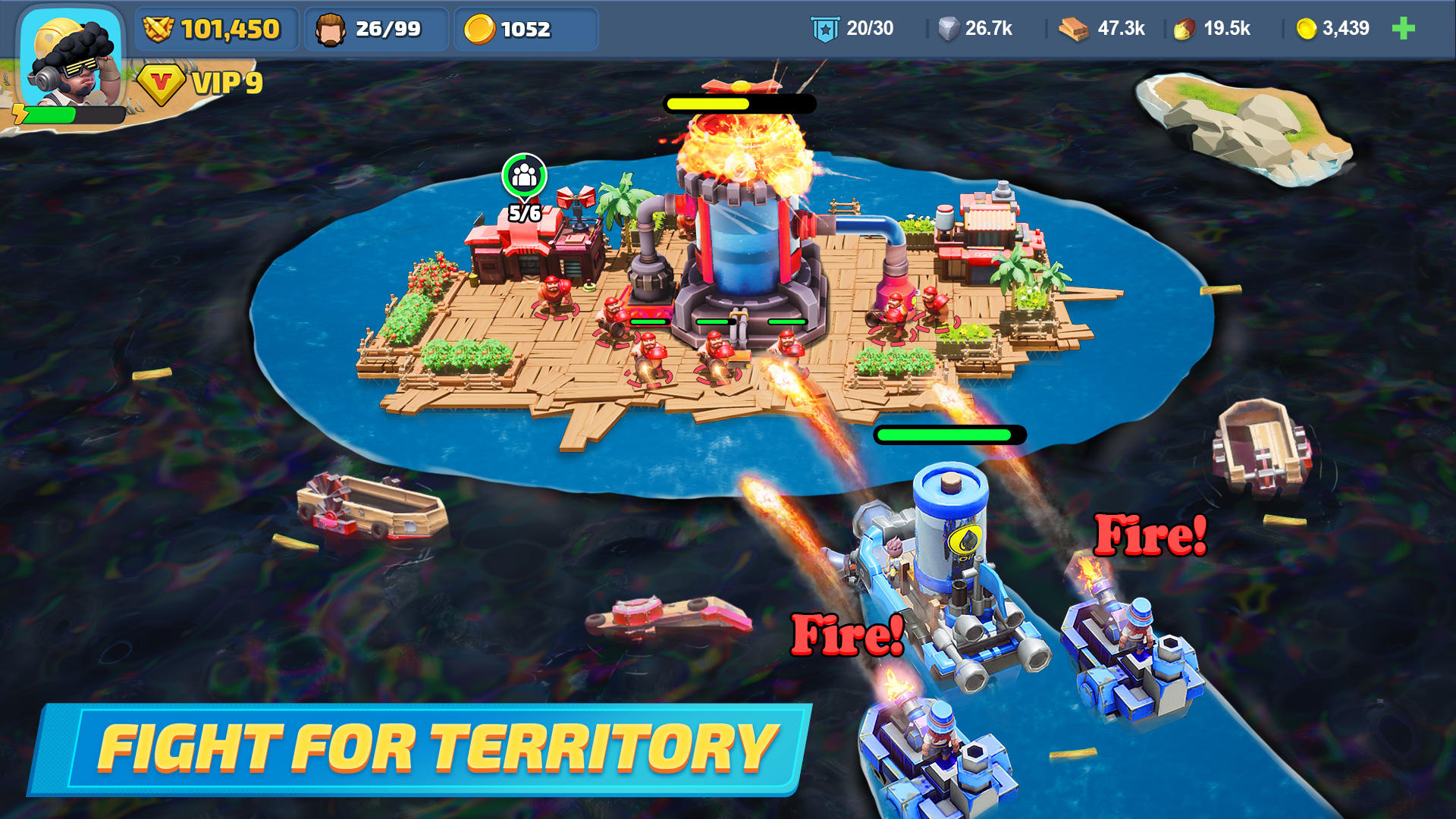Open the coin balance showing 1052
The height and width of the screenshot is (819, 1456).
526,29
